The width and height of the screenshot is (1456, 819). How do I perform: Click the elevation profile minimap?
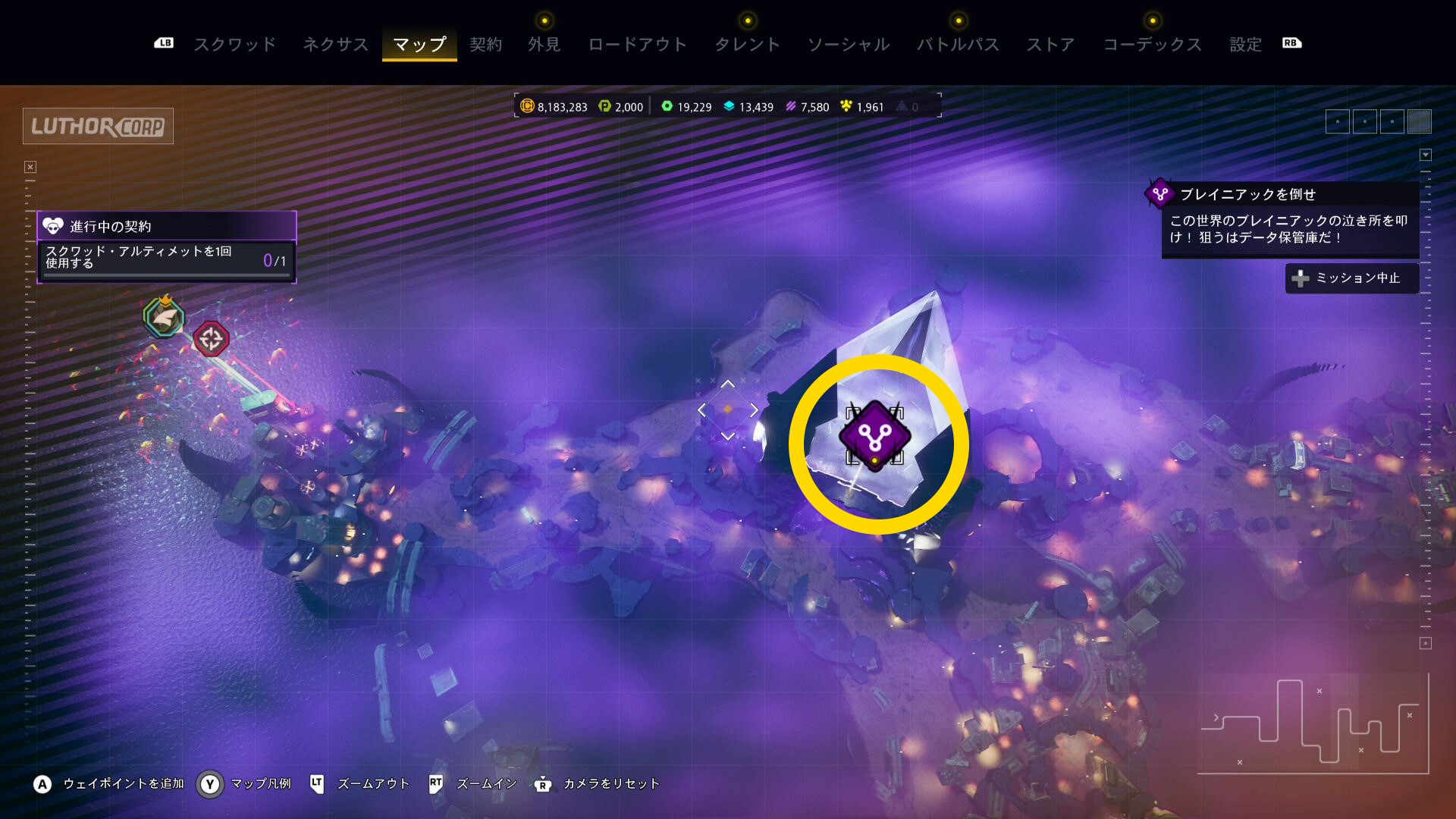click(1313, 723)
